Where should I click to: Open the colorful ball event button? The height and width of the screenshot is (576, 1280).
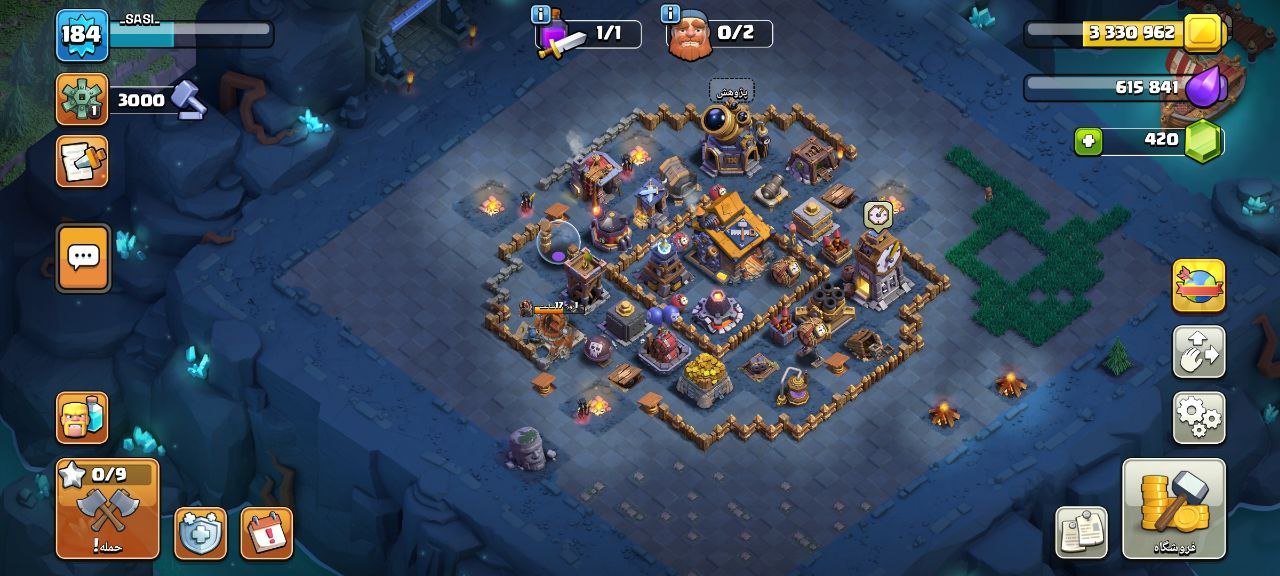1198,286
